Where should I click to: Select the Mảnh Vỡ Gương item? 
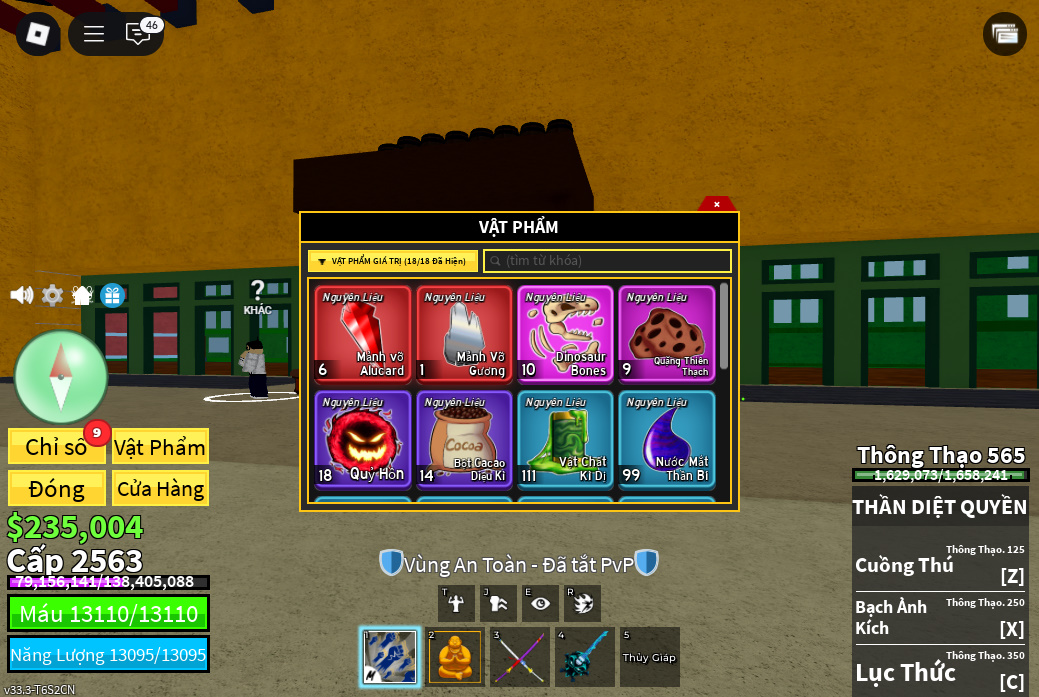click(464, 334)
